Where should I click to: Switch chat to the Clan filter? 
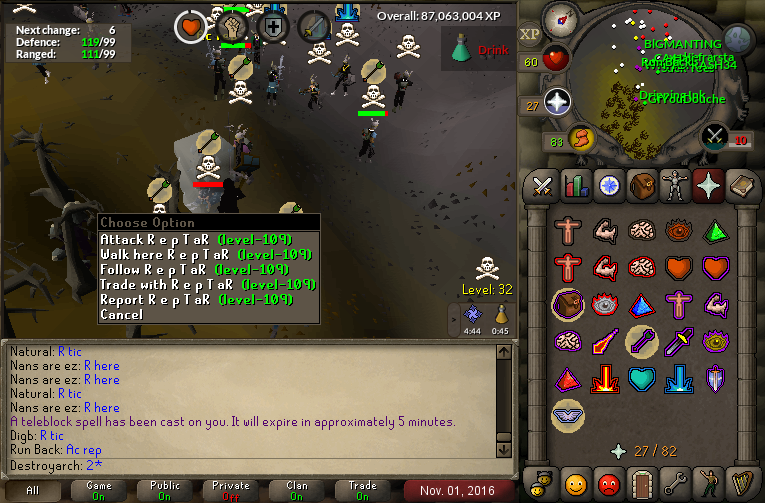297,490
